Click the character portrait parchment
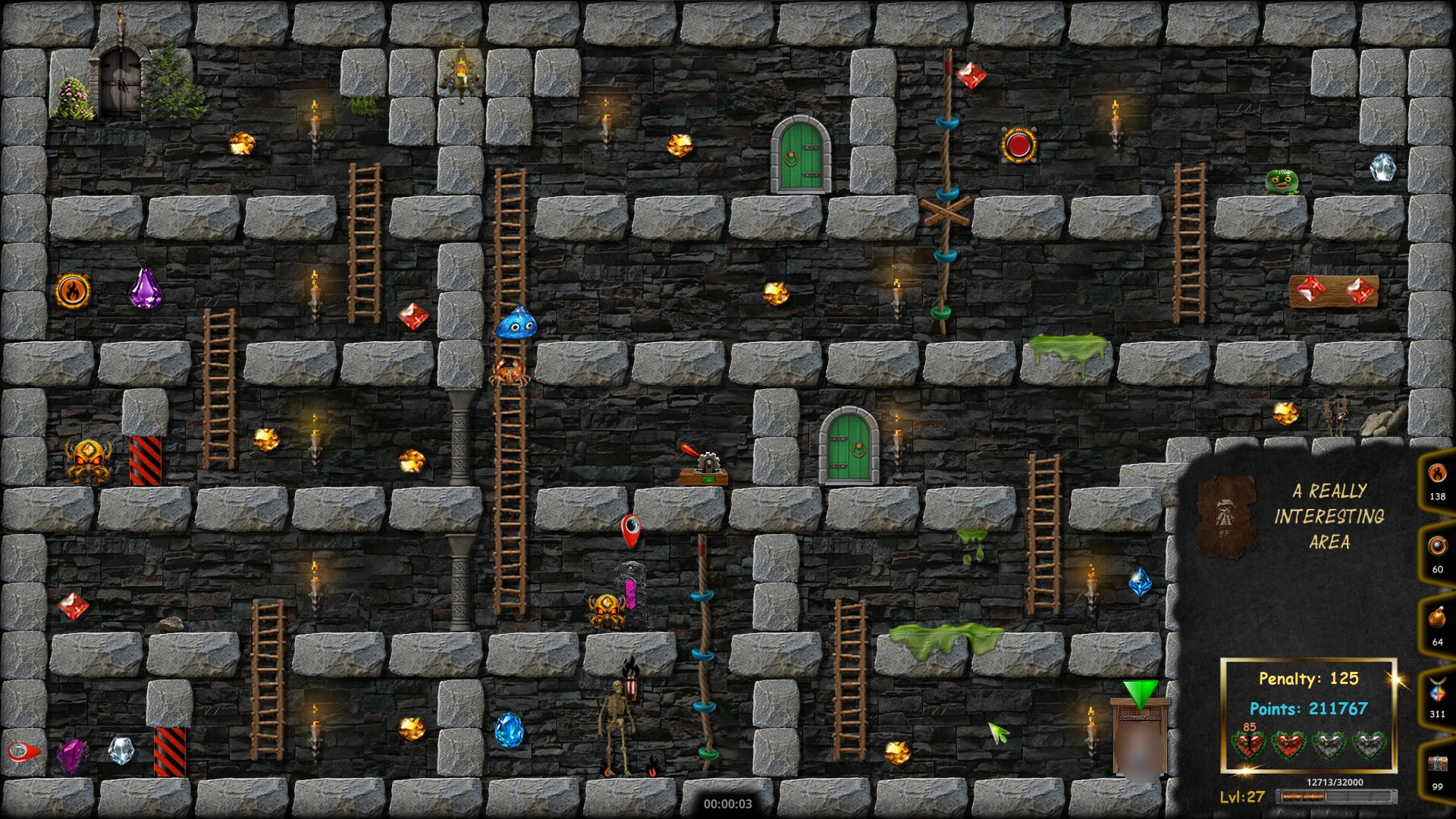 1225,517
